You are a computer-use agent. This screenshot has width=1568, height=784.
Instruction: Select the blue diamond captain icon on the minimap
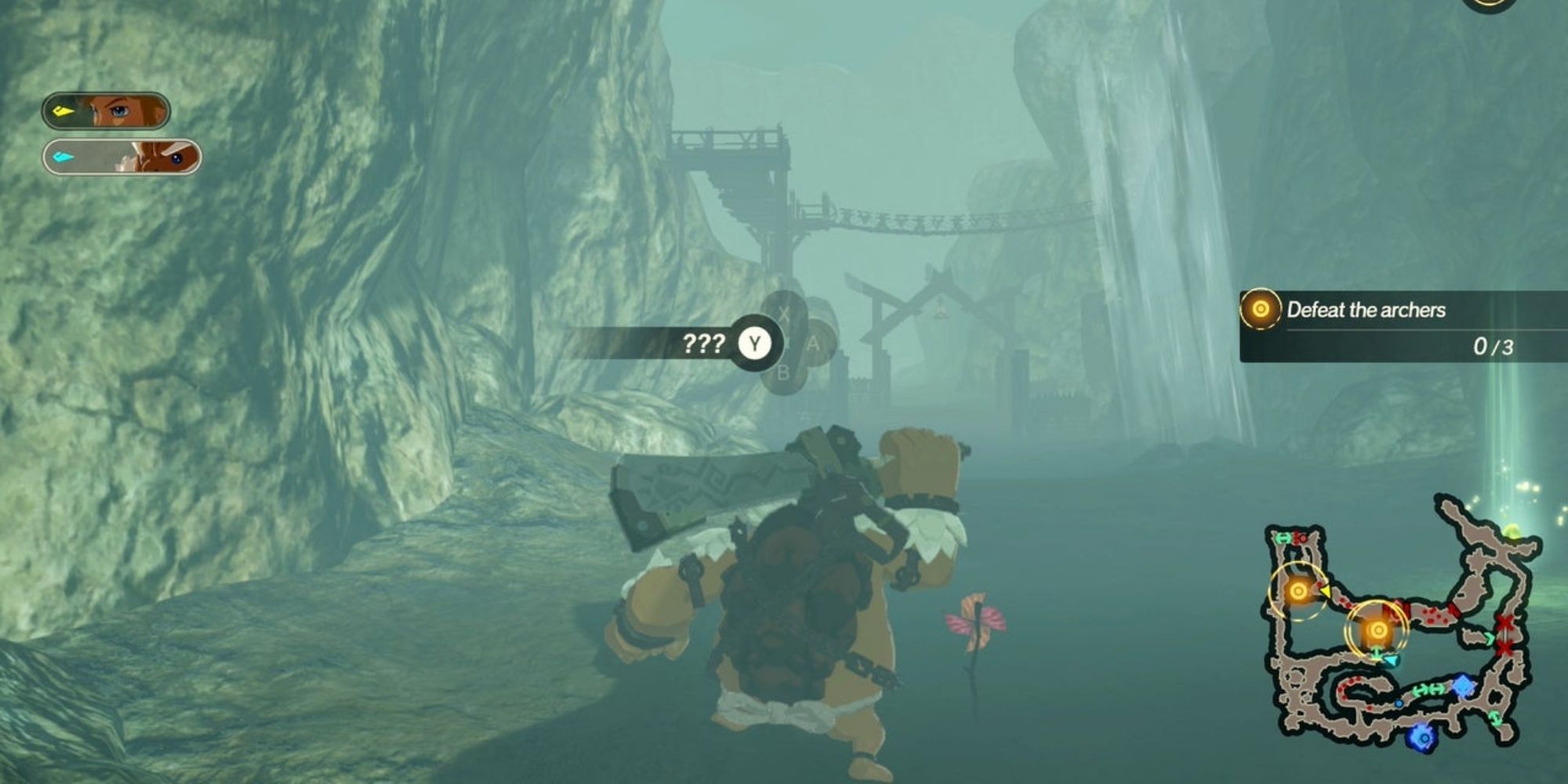1462,684
